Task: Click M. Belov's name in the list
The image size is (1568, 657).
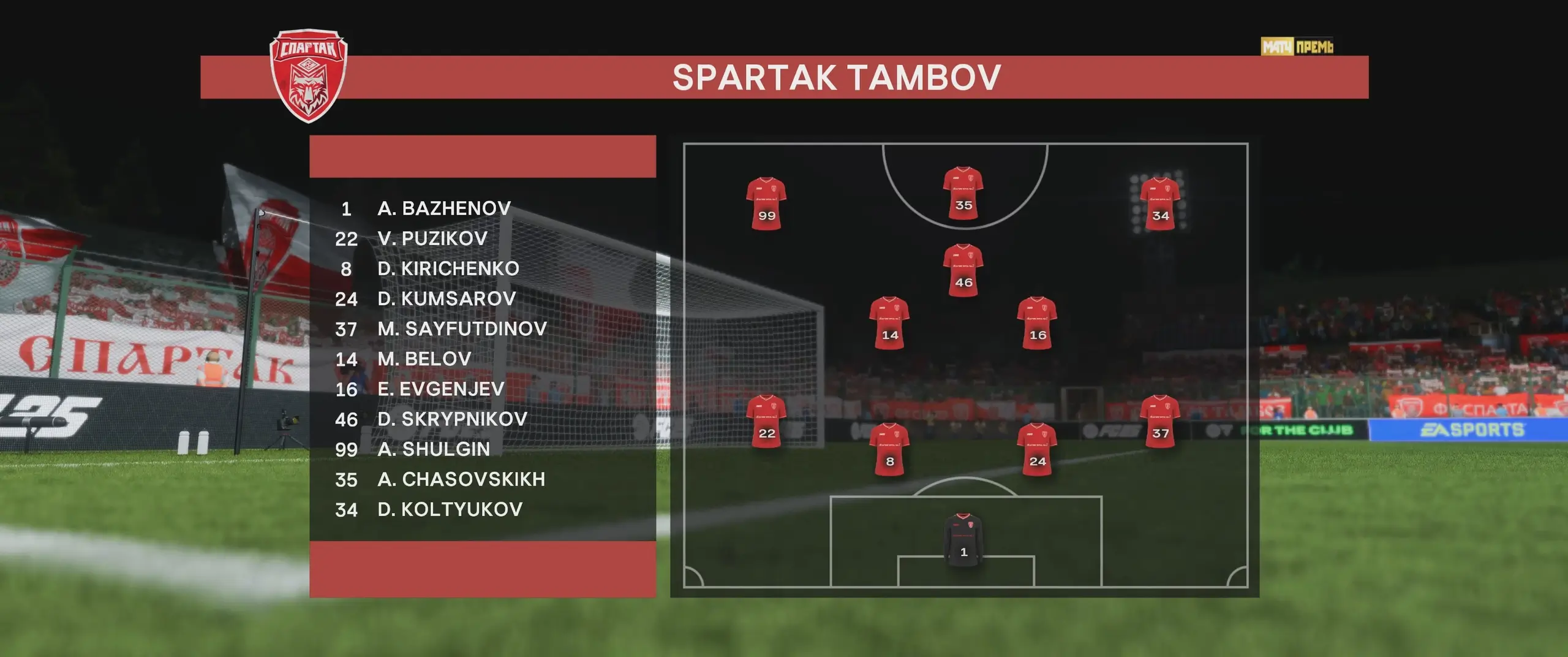Action: [x=424, y=359]
